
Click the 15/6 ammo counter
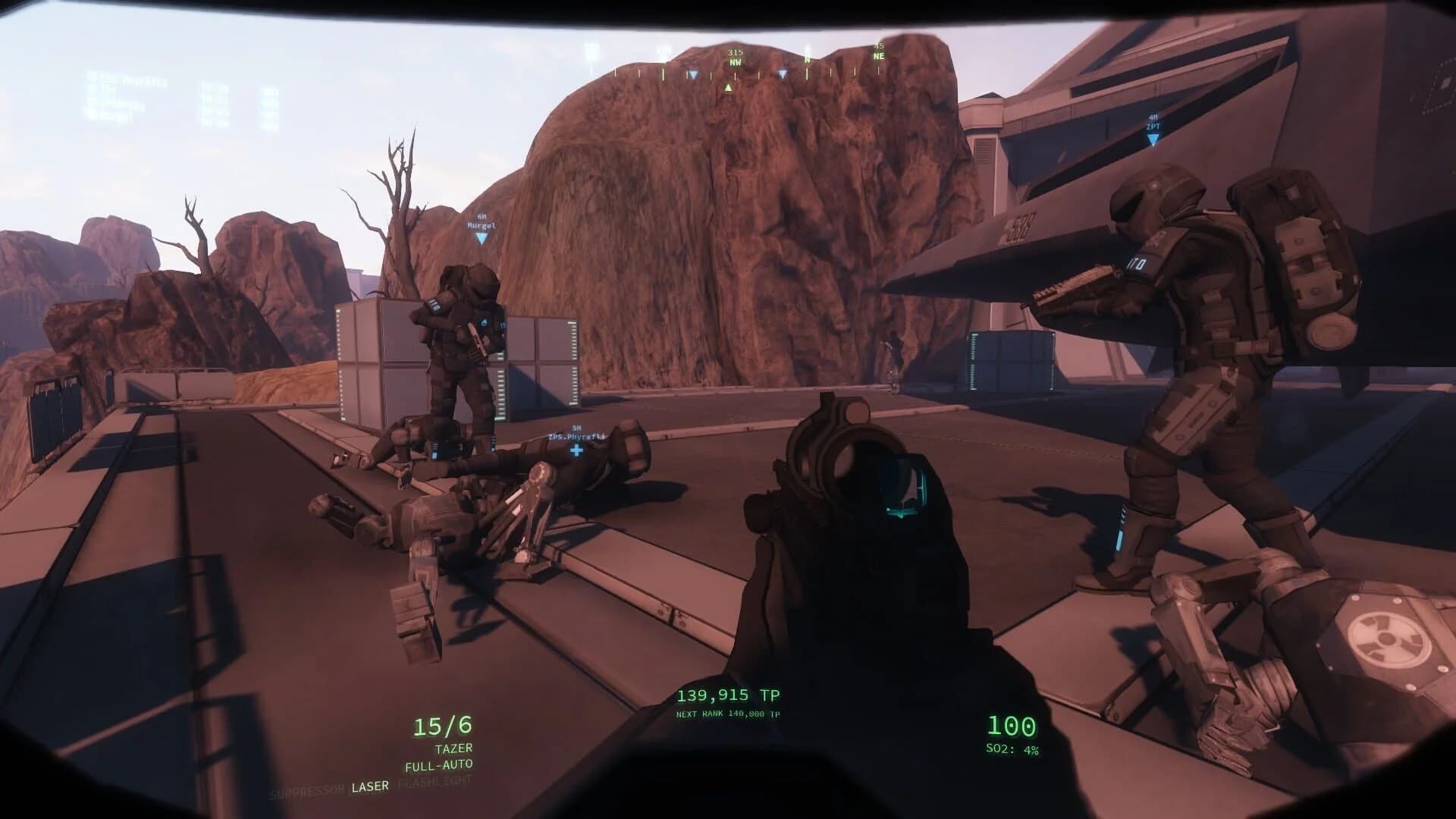click(x=442, y=724)
